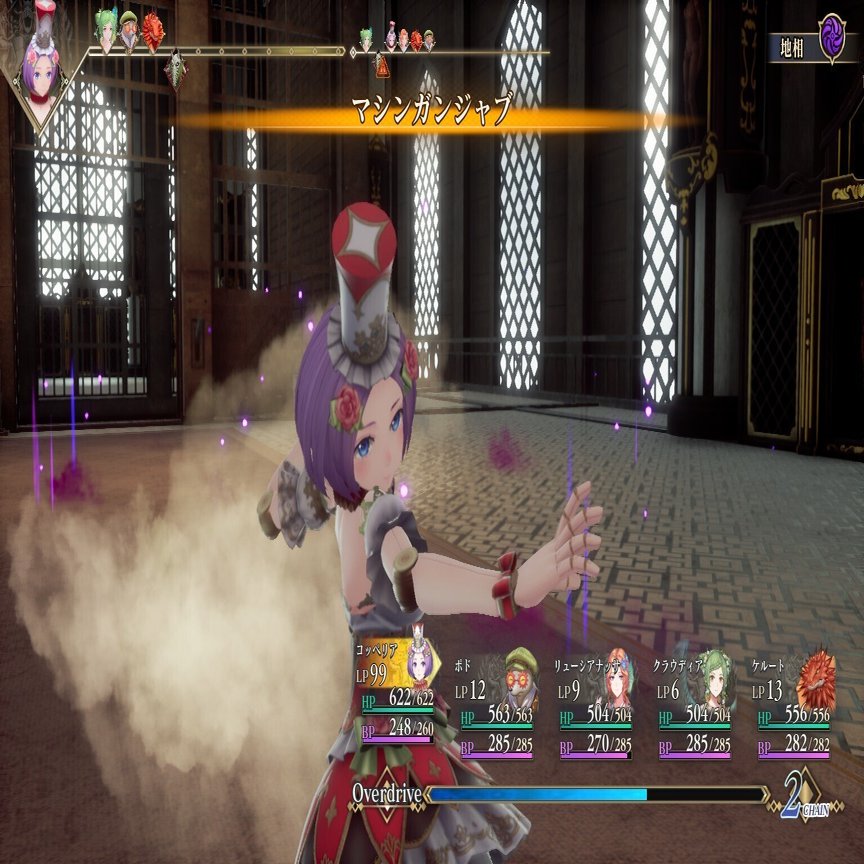Select Bodo's party status panel
The height and width of the screenshot is (864, 864).
coord(497,707)
